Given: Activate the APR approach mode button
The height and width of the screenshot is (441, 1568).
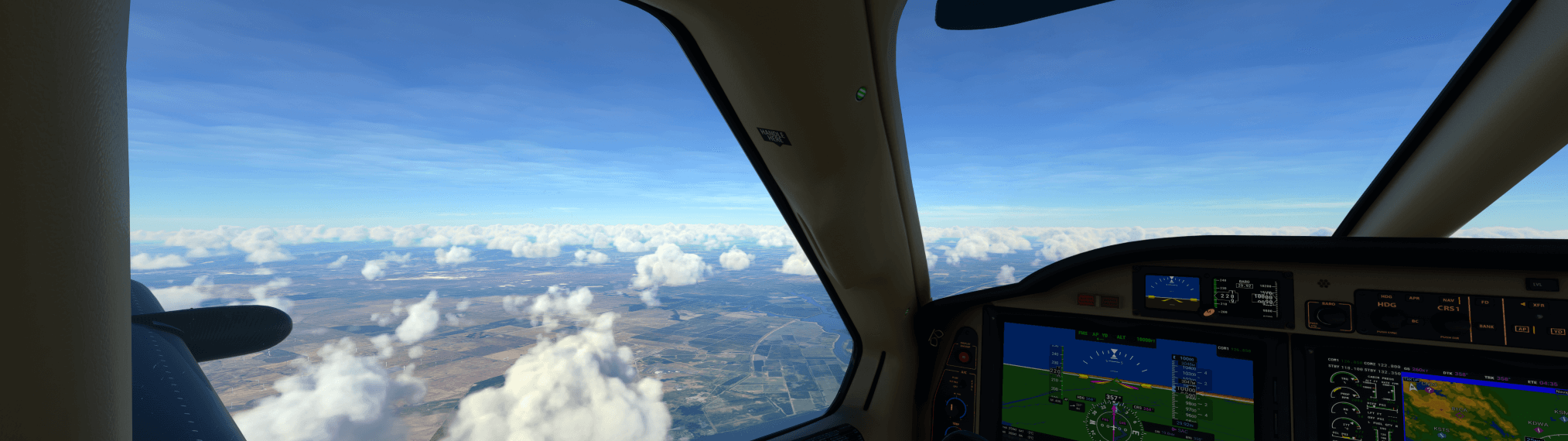Looking at the screenshot, I should (x=1414, y=299).
